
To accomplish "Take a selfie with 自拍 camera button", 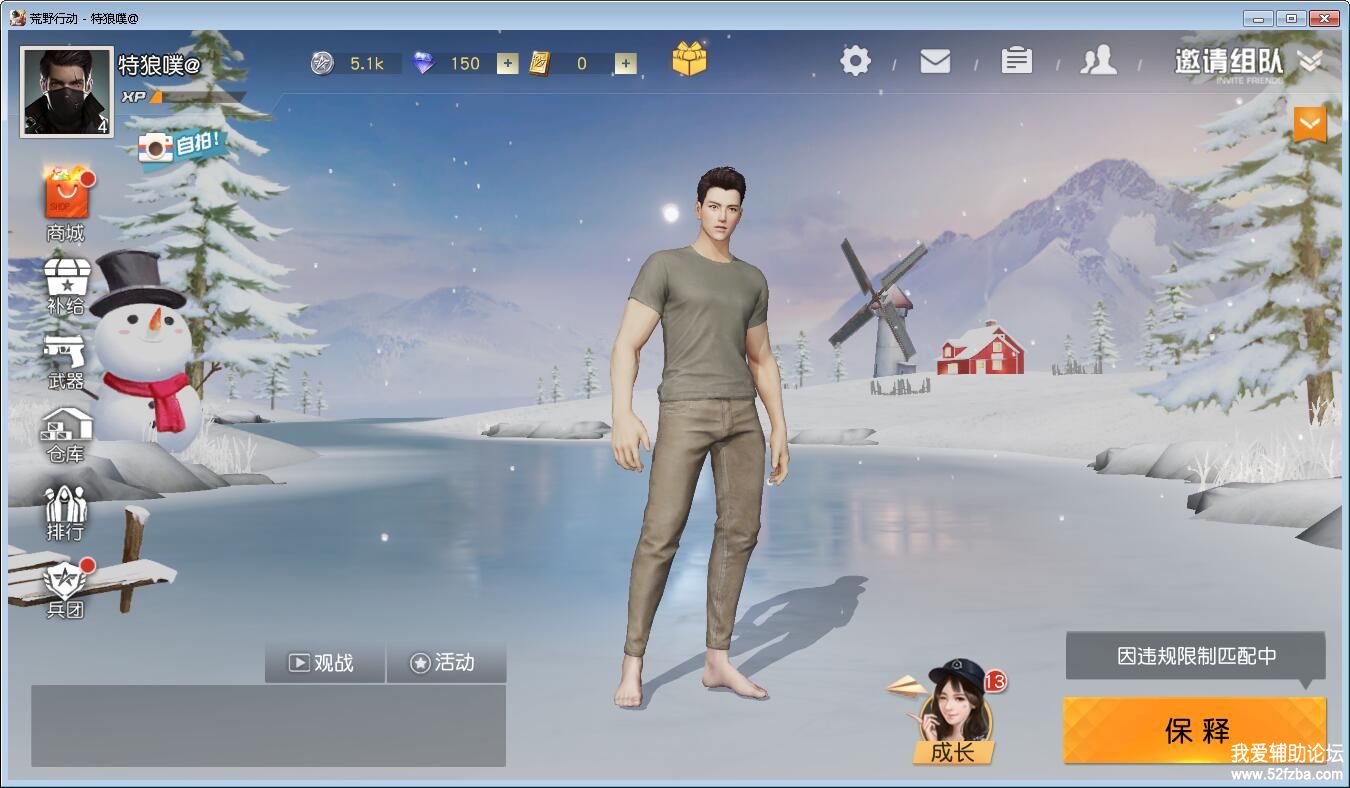I will tap(180, 147).
